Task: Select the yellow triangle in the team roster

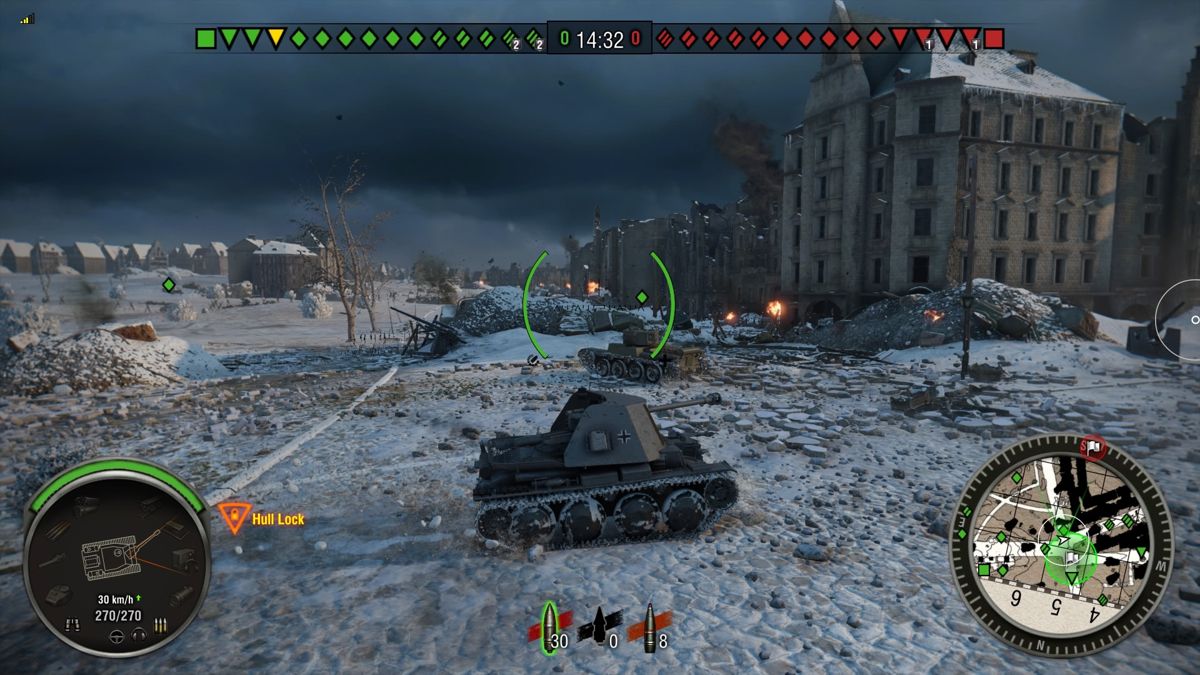Action: [275, 39]
